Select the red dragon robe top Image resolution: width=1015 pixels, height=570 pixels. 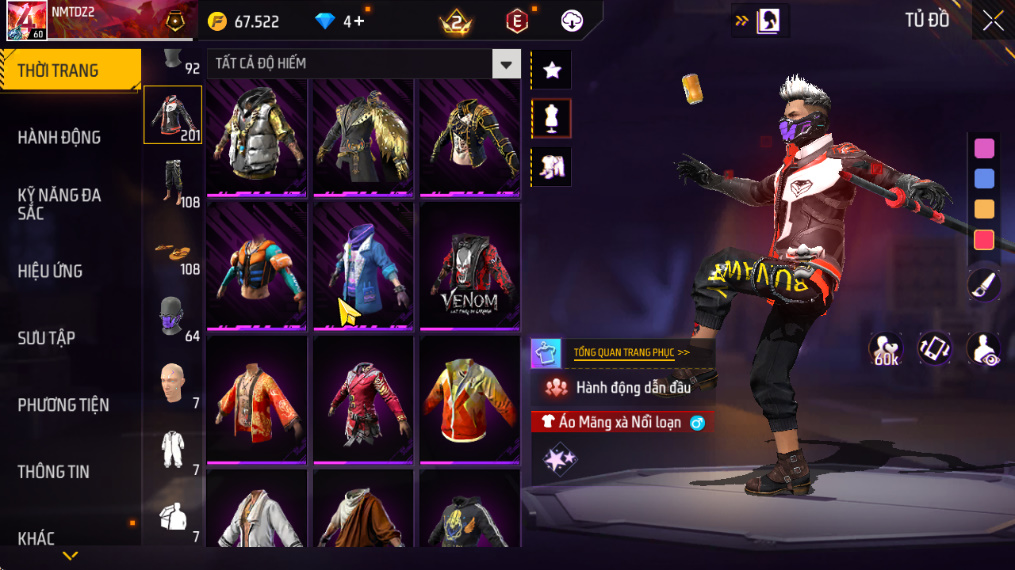[x=257, y=399]
